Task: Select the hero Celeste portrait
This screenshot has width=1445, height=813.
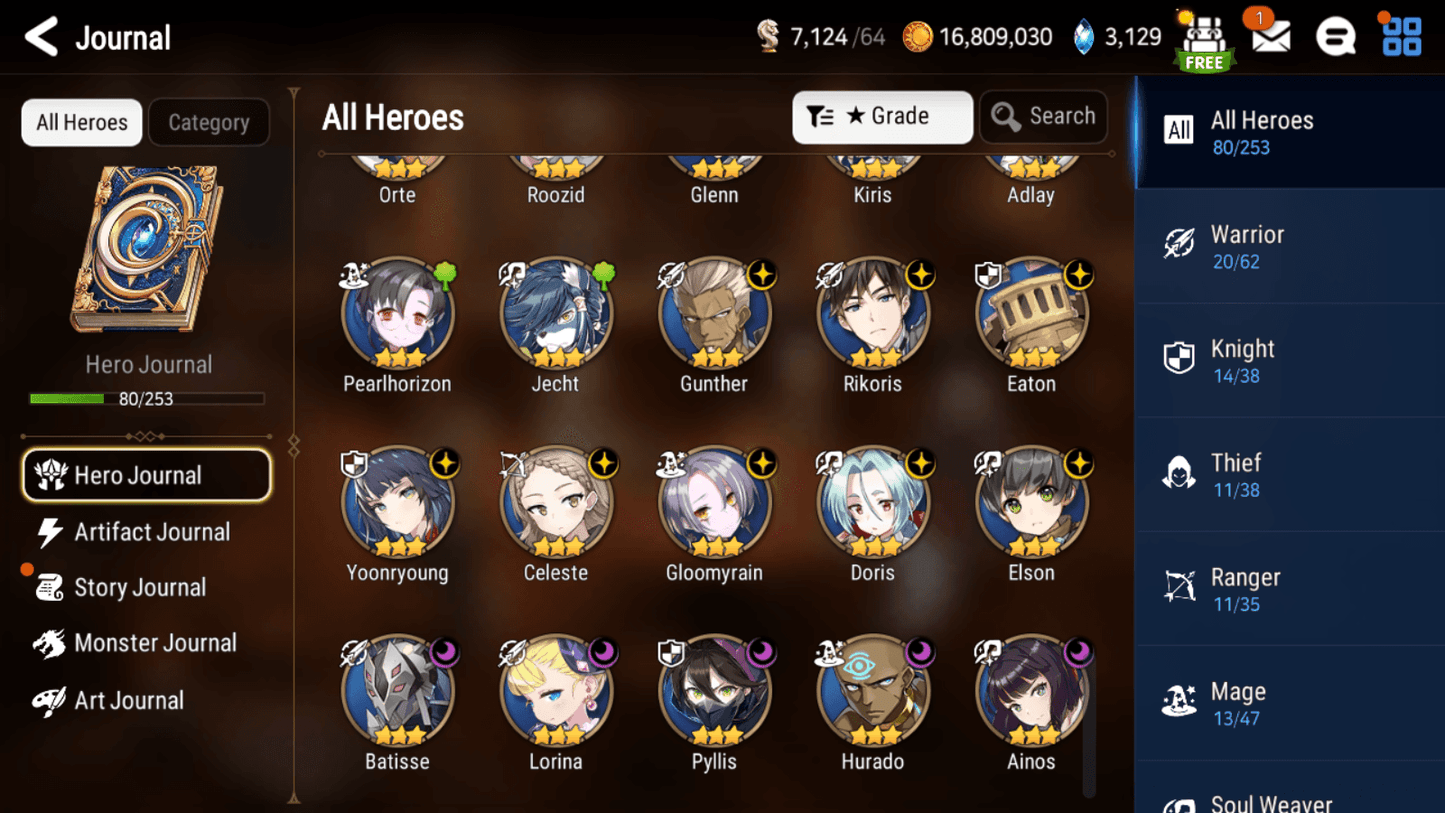Action: click(x=556, y=503)
